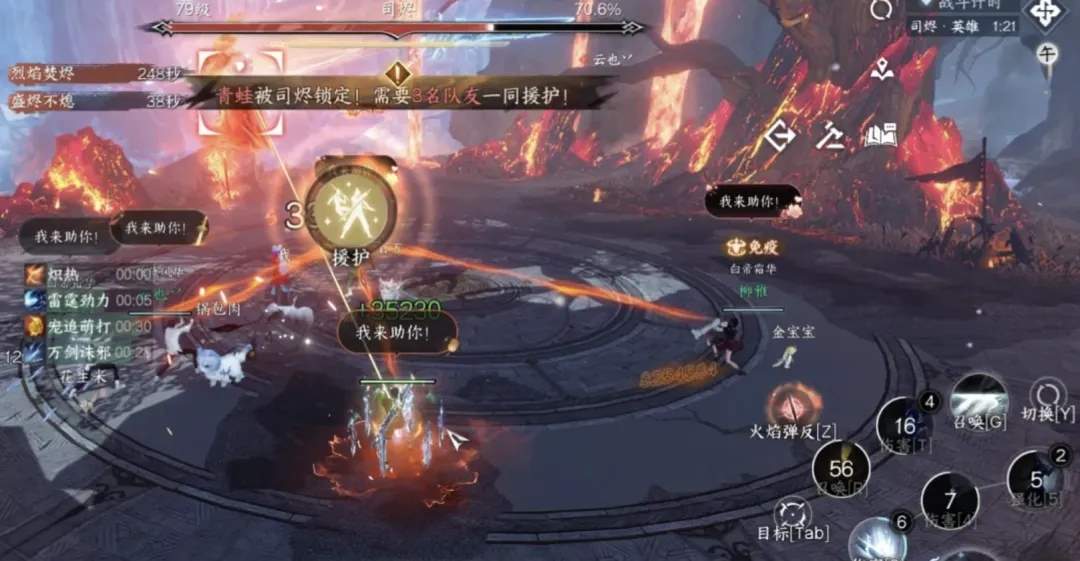Tap the four-way cross diamond button
The width and height of the screenshot is (1080, 561).
tap(1045, 14)
